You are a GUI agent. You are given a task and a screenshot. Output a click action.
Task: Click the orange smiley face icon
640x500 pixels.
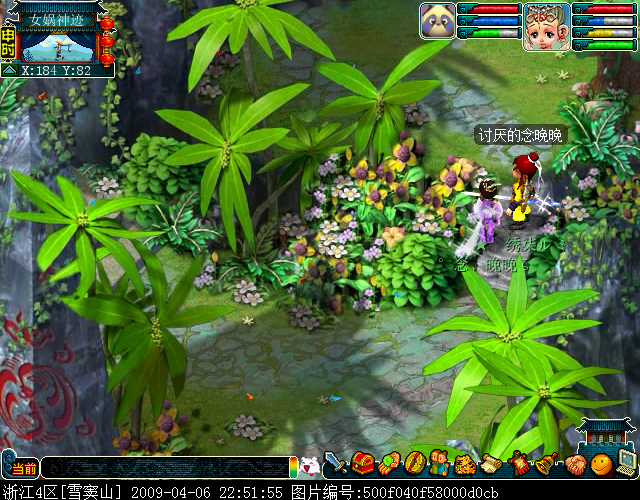click(x=600, y=464)
